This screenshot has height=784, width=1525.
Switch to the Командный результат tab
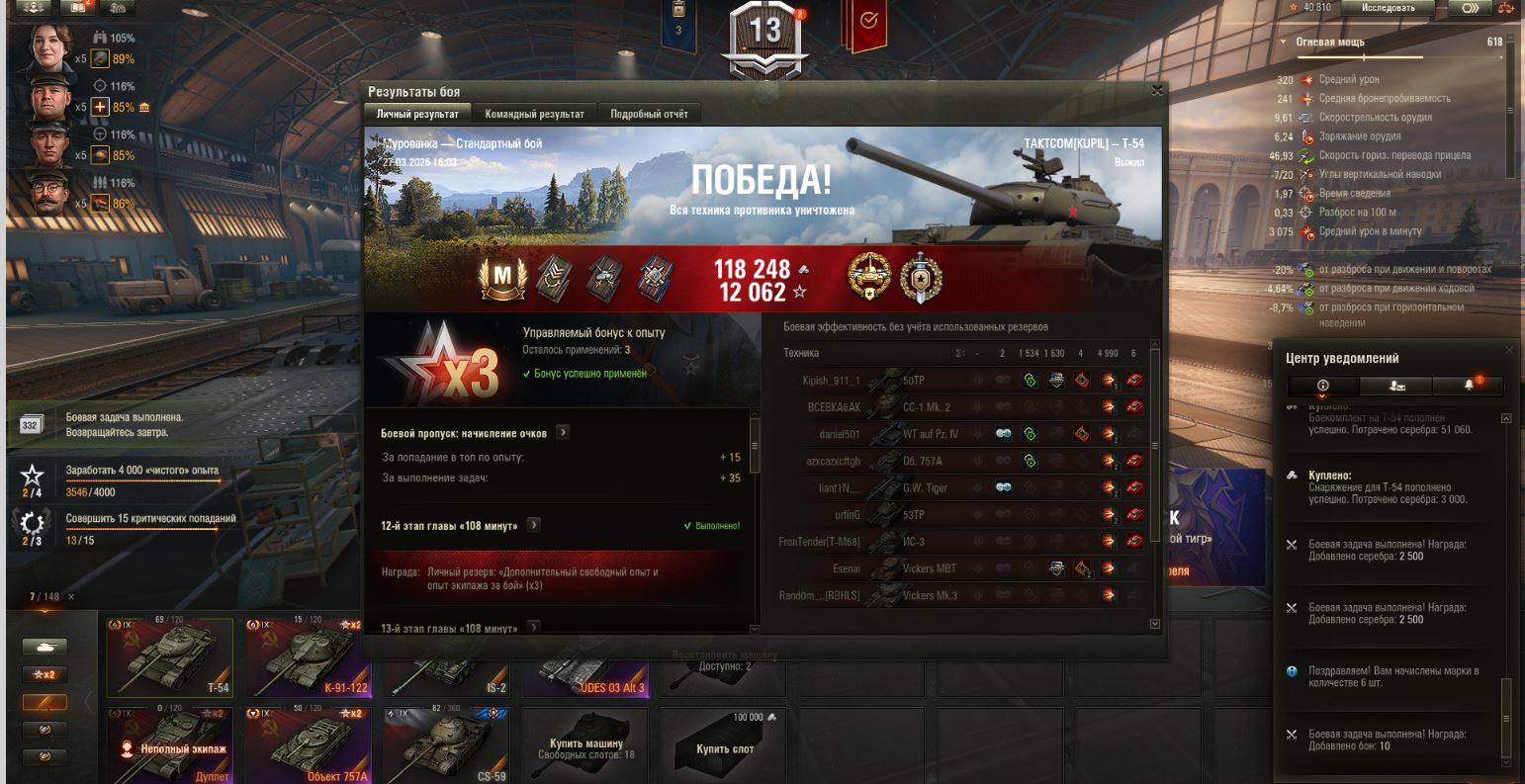534,114
